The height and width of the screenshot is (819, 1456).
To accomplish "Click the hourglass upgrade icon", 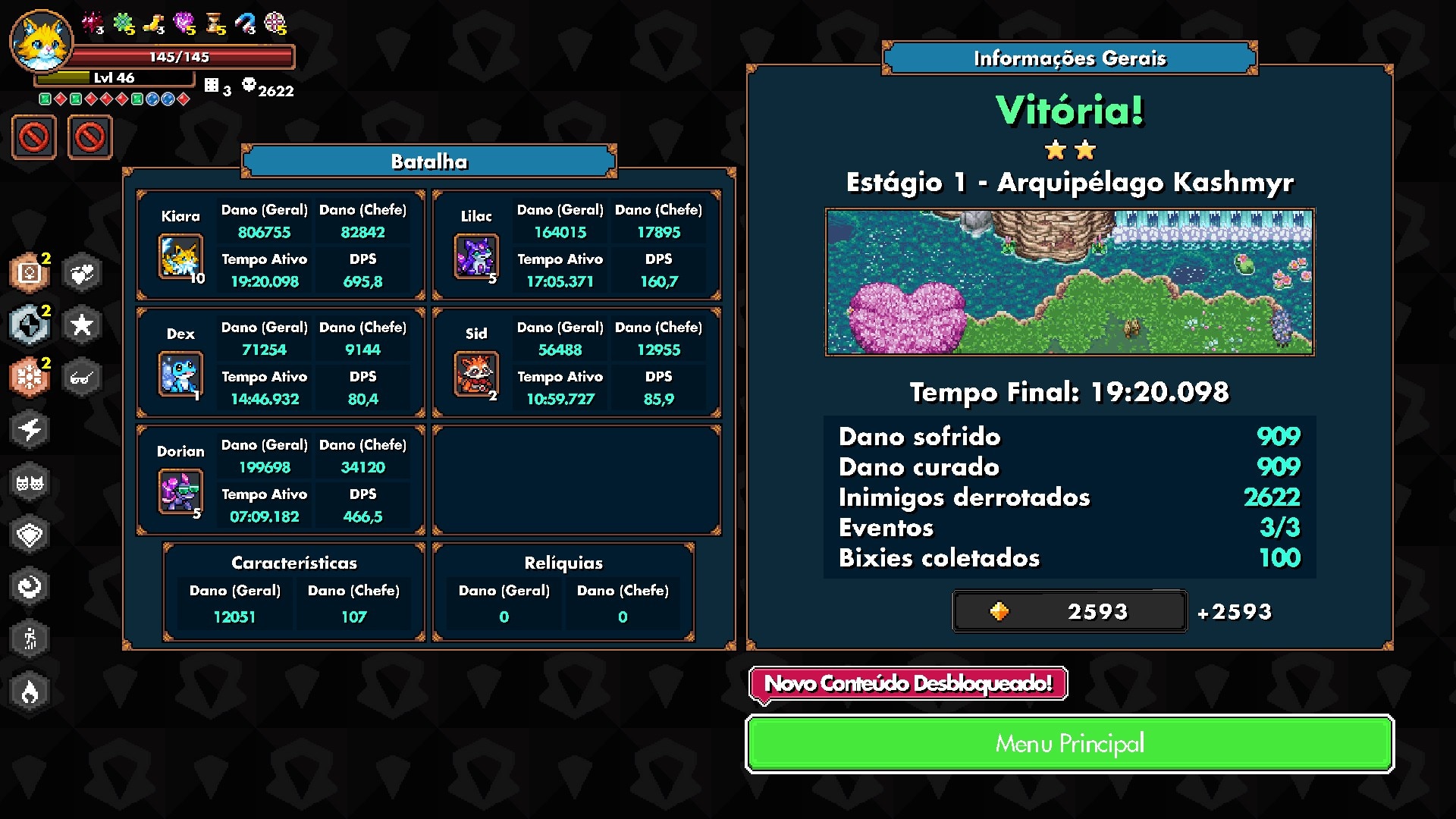I will 215,24.
